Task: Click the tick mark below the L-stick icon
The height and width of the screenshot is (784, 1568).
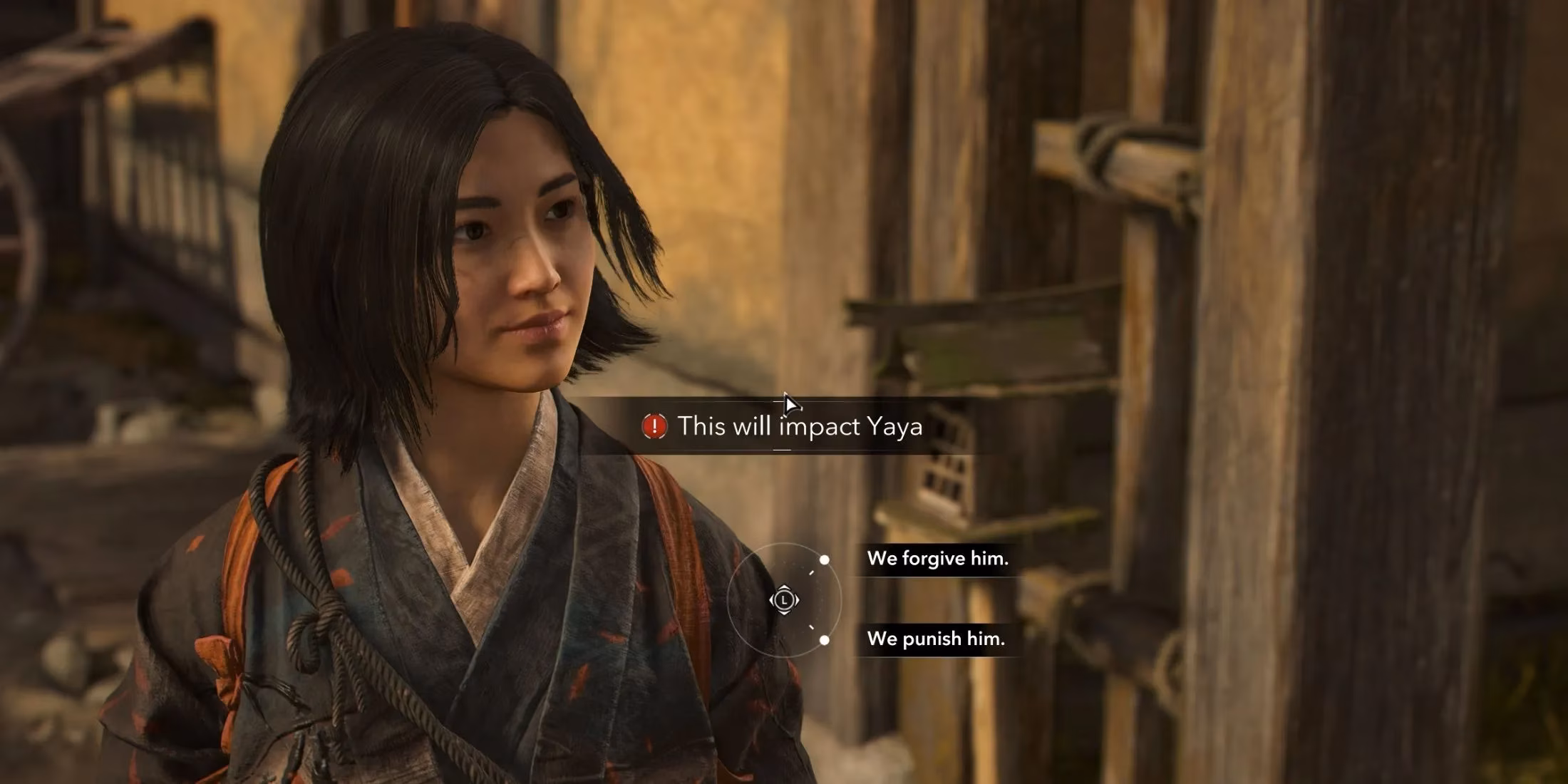Action: tap(811, 626)
